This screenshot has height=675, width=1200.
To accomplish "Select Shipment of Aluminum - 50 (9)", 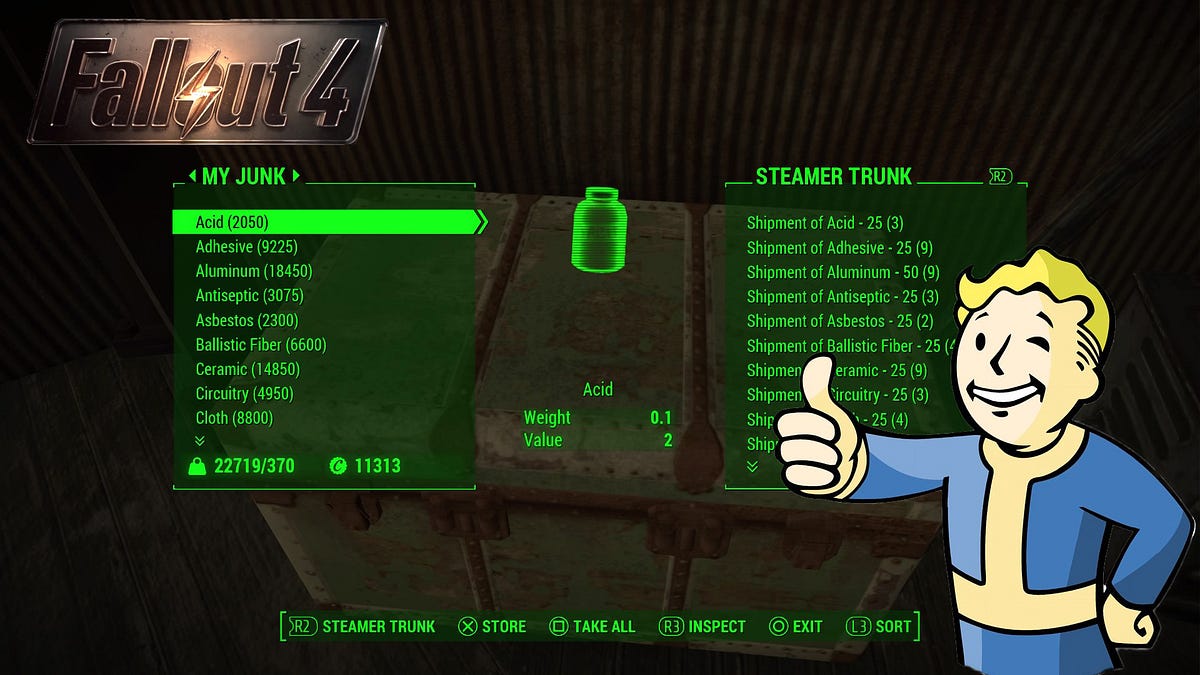I will (843, 272).
